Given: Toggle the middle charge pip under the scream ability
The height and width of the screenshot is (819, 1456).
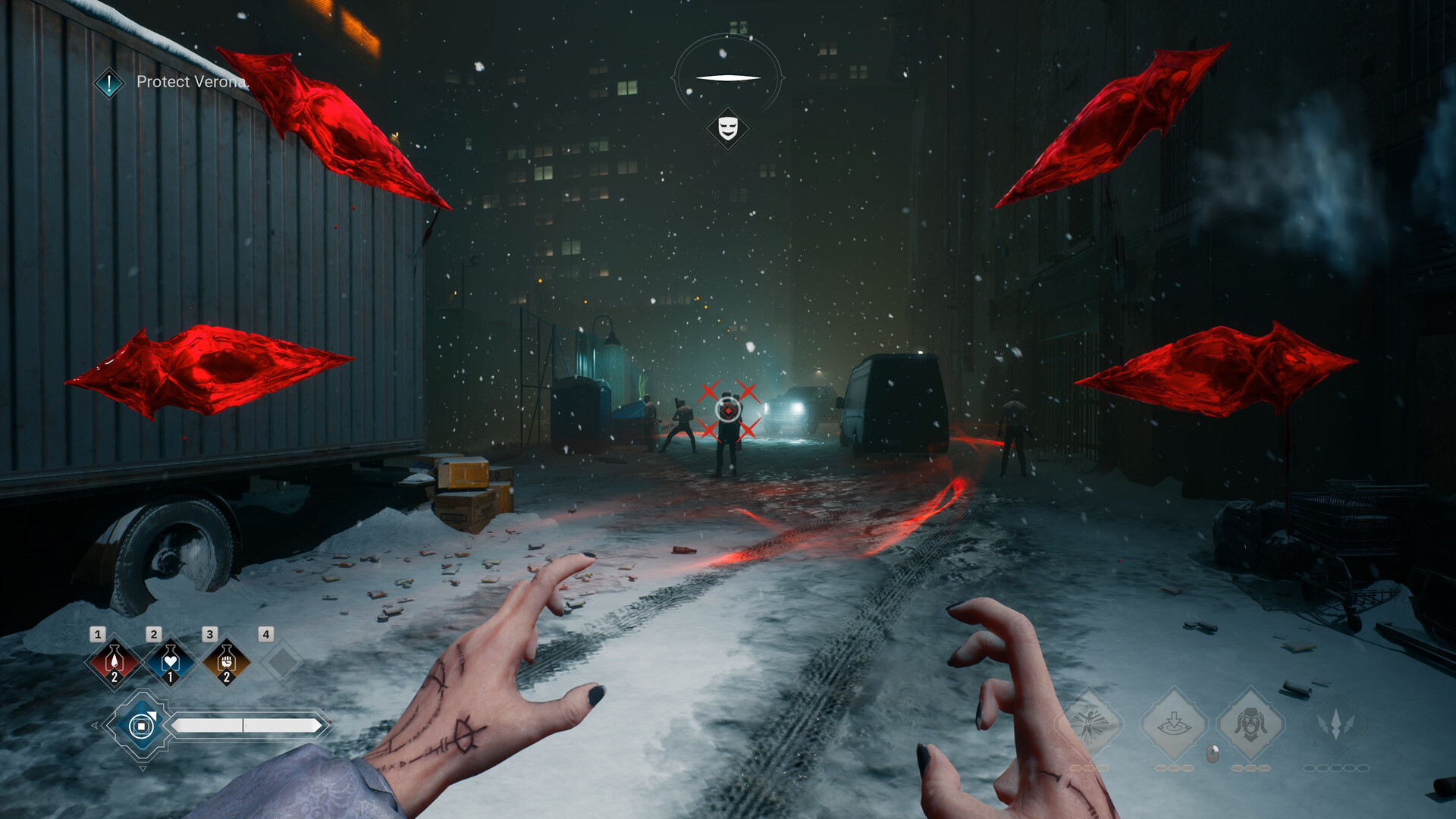Looking at the screenshot, I should coord(1249,767).
